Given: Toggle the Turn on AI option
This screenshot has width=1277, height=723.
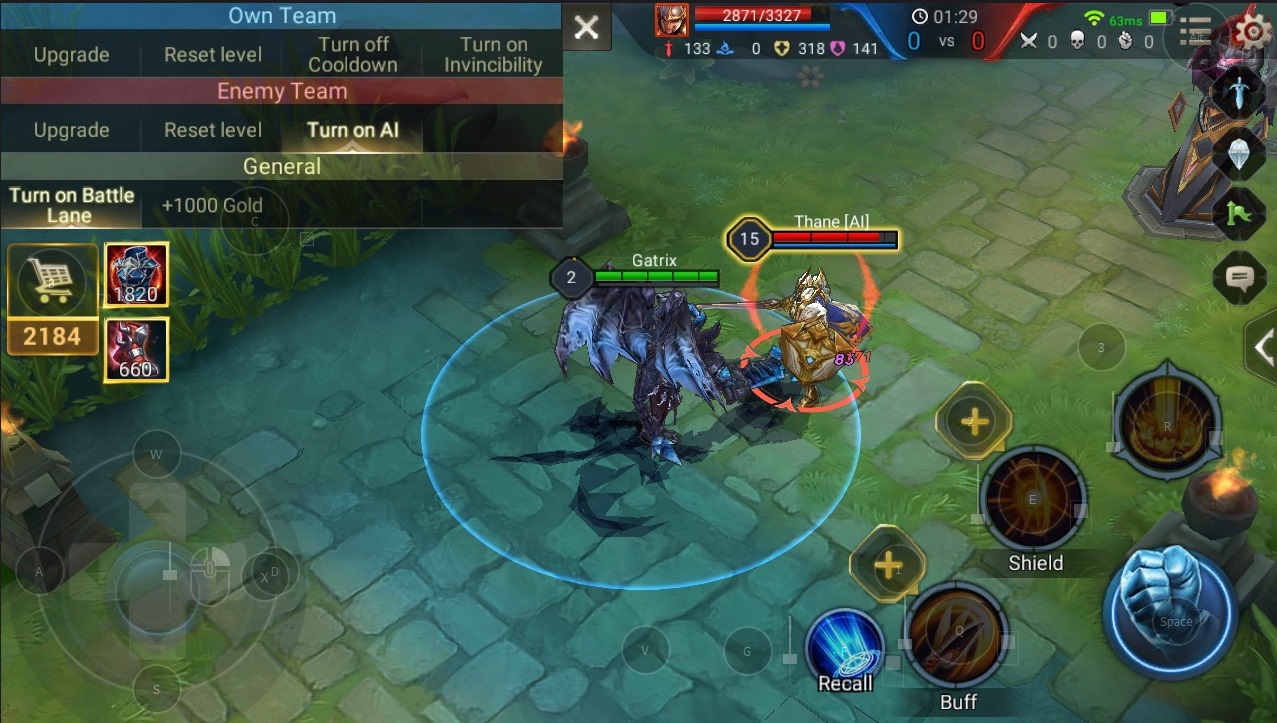Looking at the screenshot, I should pos(353,130).
